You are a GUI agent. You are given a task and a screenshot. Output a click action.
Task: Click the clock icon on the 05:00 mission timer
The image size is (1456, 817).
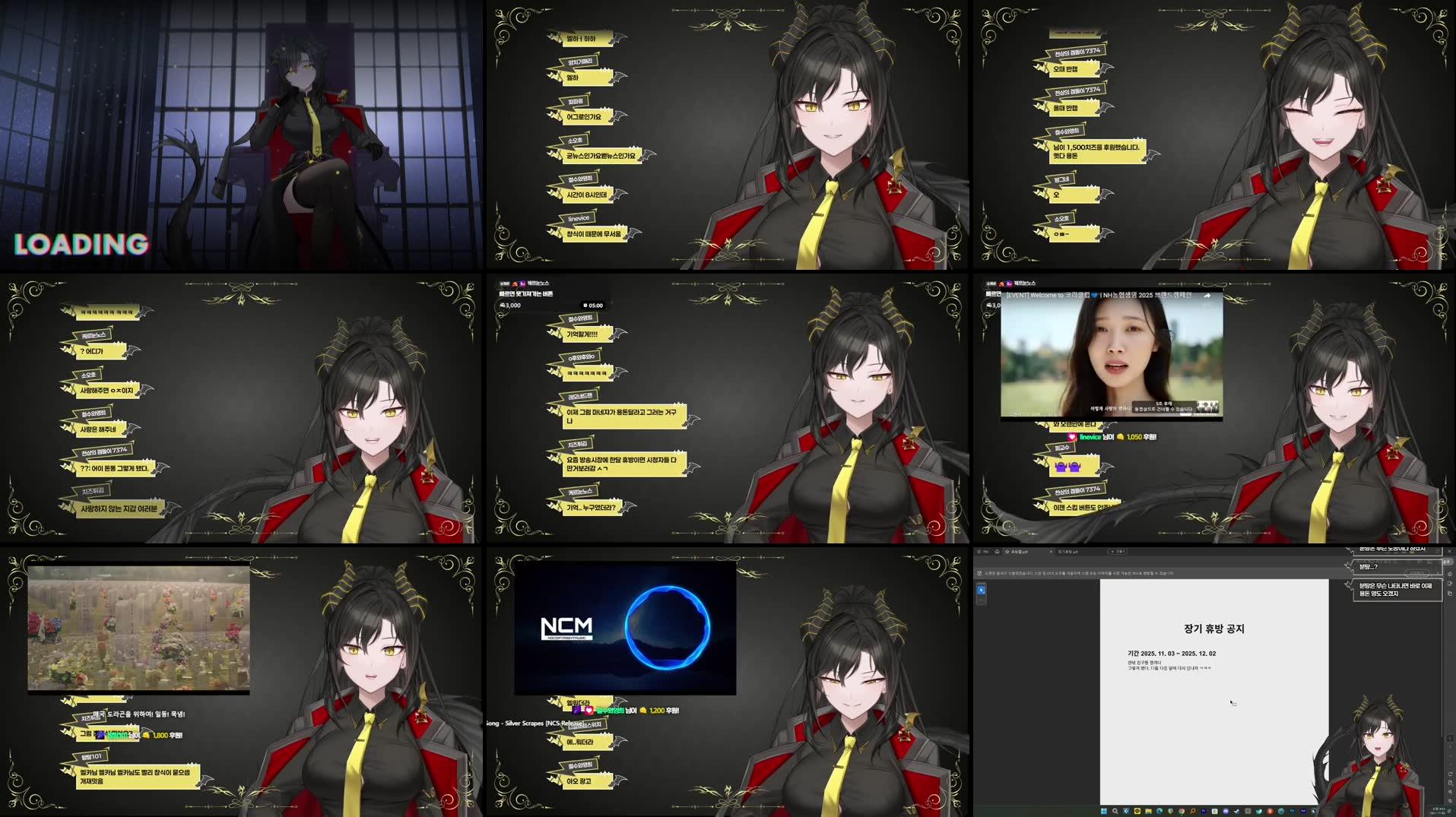(x=585, y=306)
